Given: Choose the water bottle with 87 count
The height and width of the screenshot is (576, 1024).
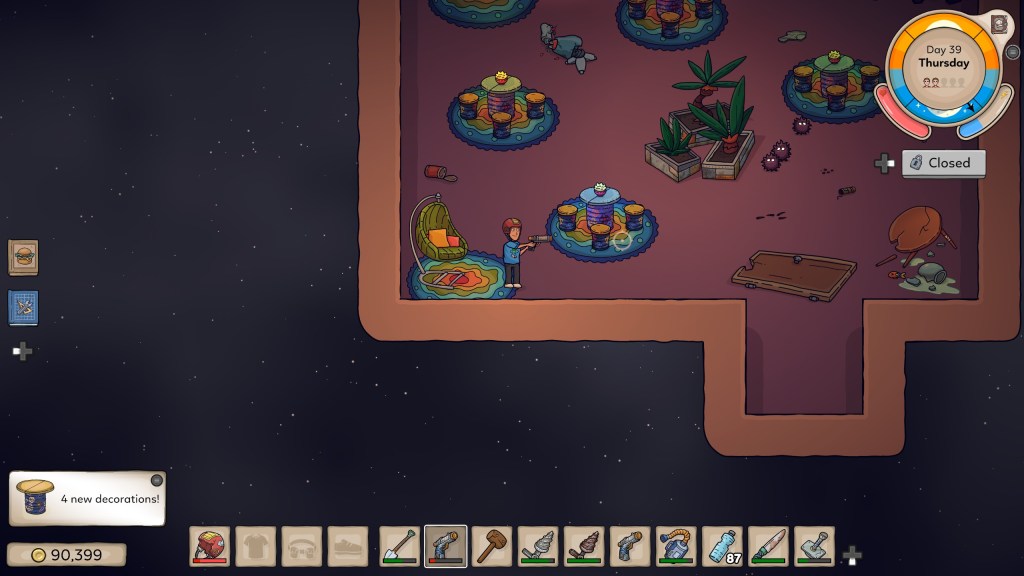Looking at the screenshot, I should (x=722, y=546).
